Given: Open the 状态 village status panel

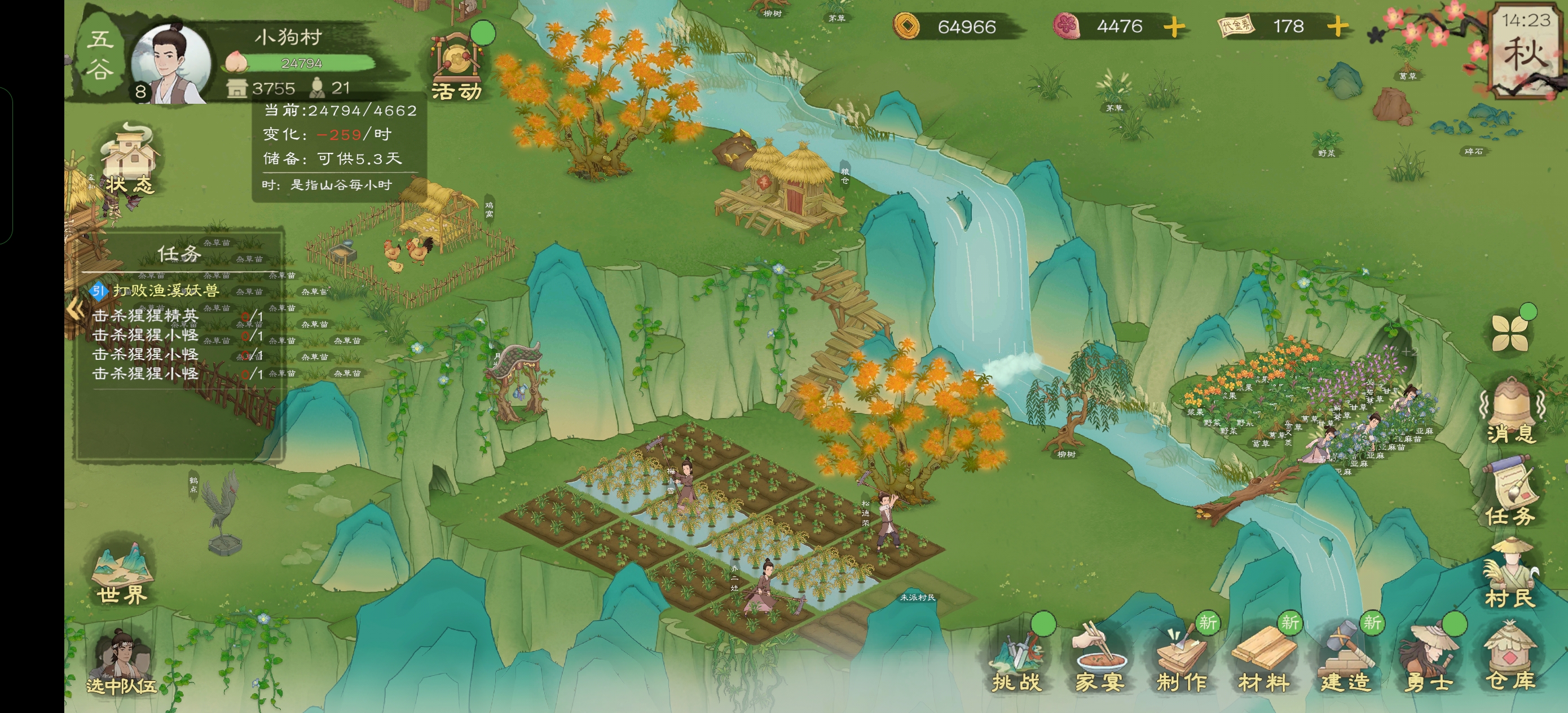Looking at the screenshot, I should tap(129, 159).
